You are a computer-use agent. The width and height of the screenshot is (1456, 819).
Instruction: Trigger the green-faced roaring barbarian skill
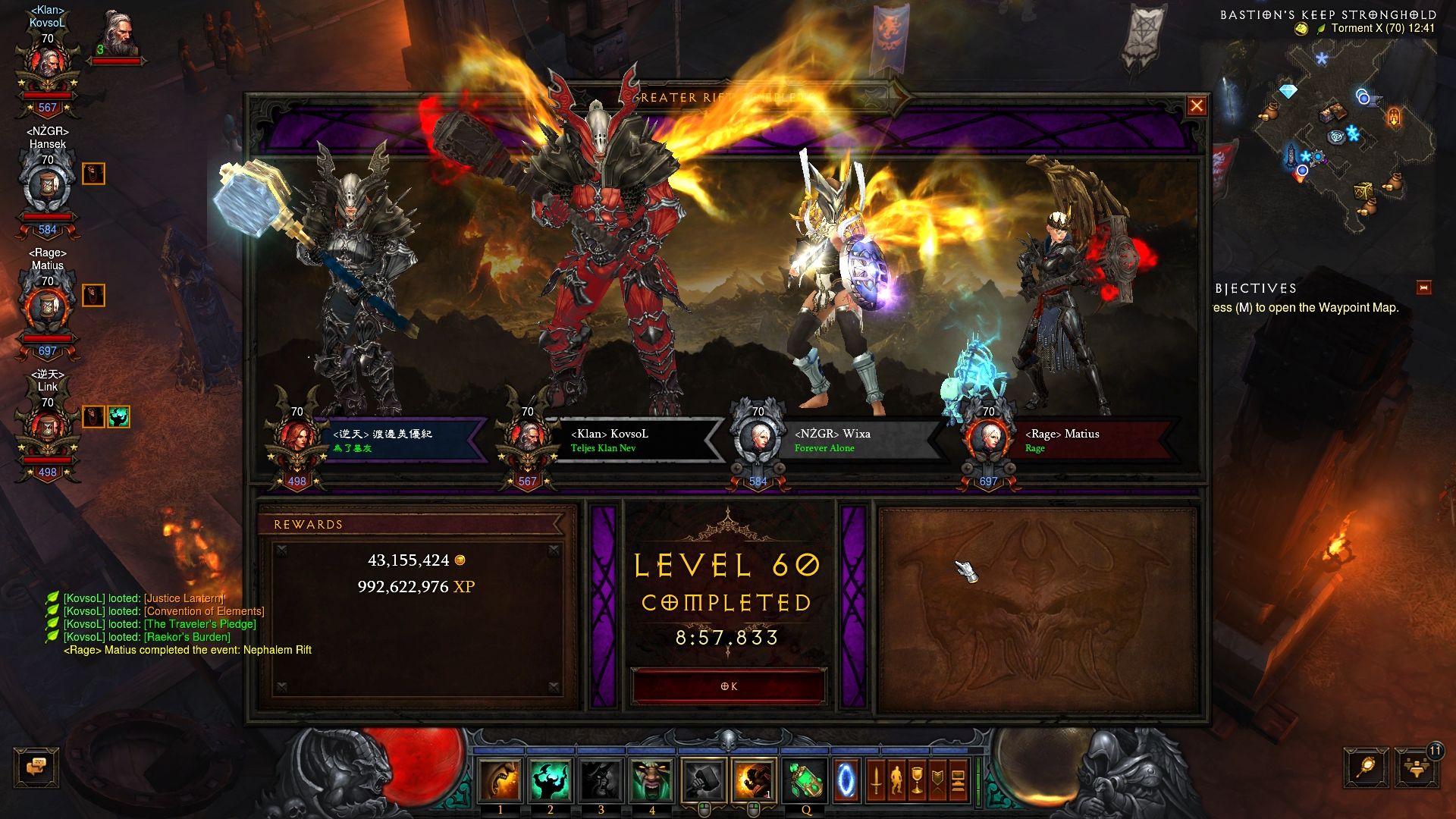coord(651,780)
